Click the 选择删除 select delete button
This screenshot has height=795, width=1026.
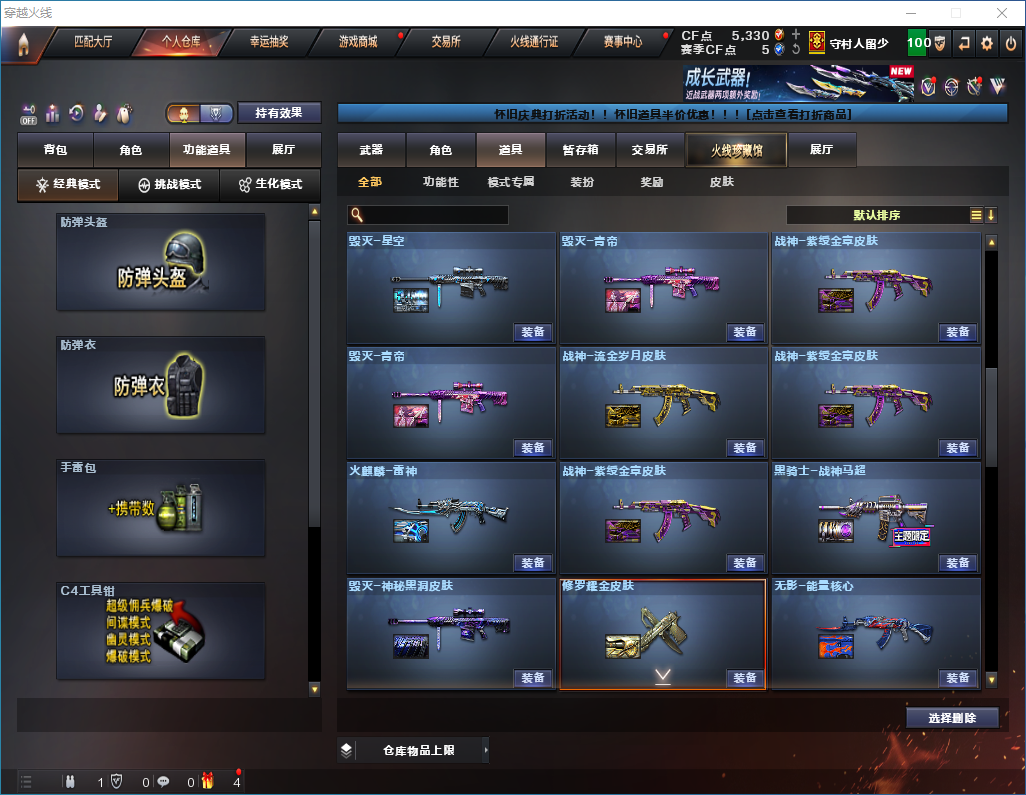coord(952,718)
